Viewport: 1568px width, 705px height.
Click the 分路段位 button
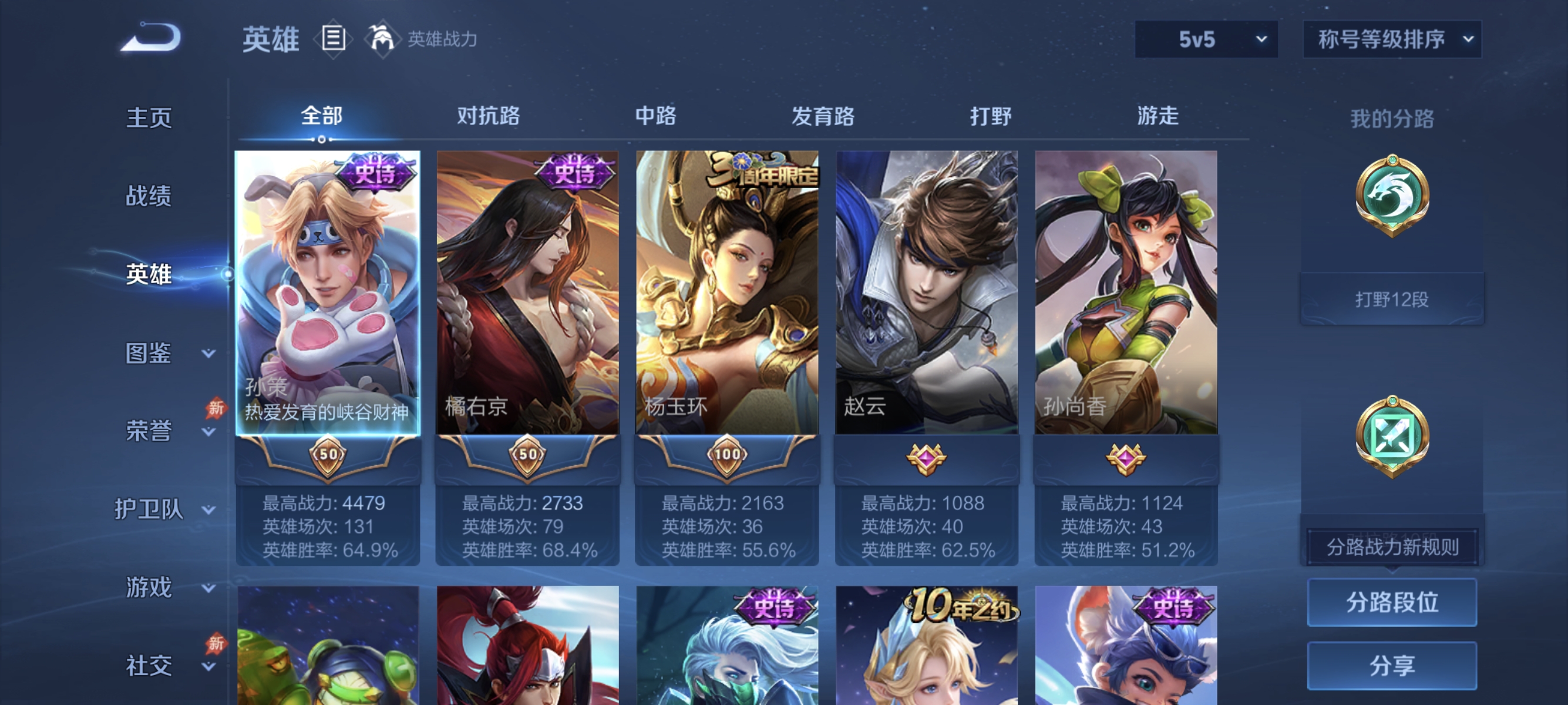coord(1392,603)
